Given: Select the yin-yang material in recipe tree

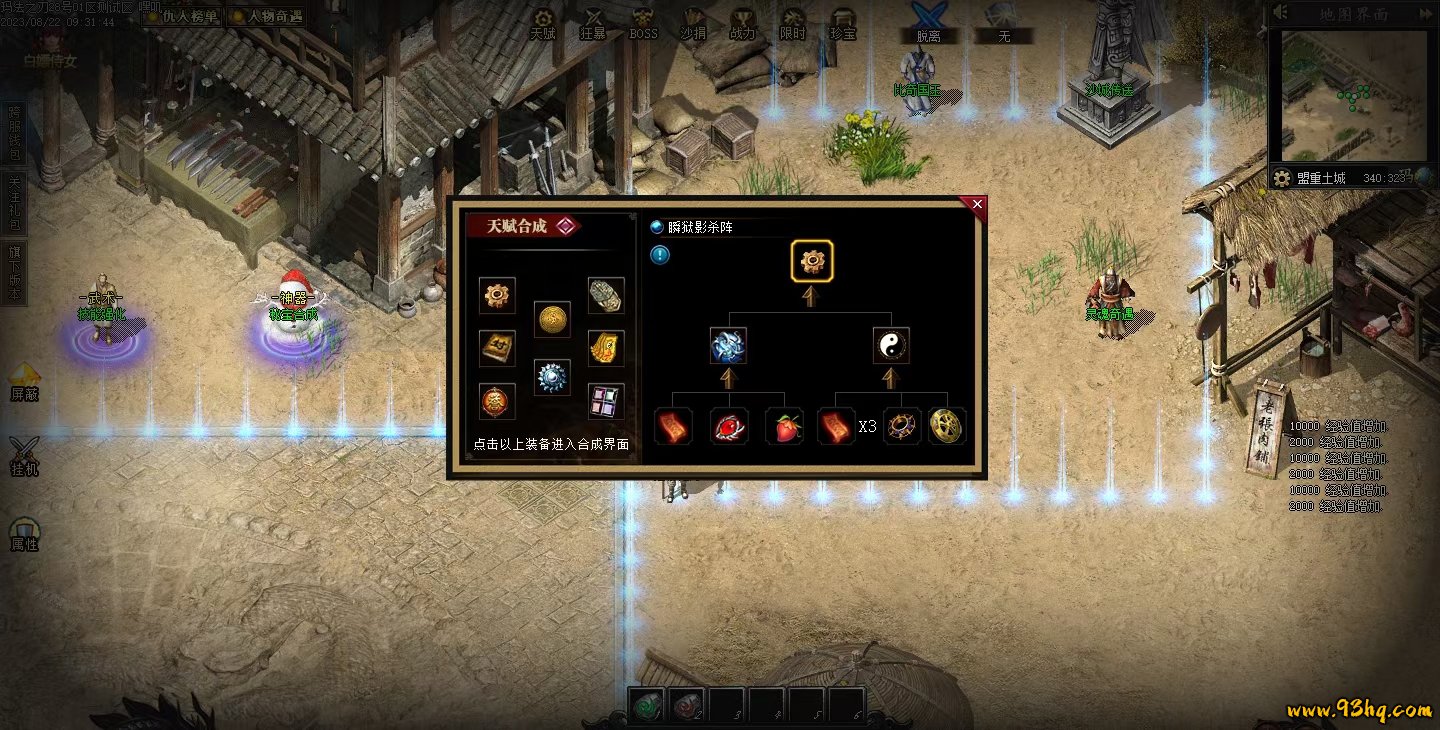Looking at the screenshot, I should click(x=891, y=346).
